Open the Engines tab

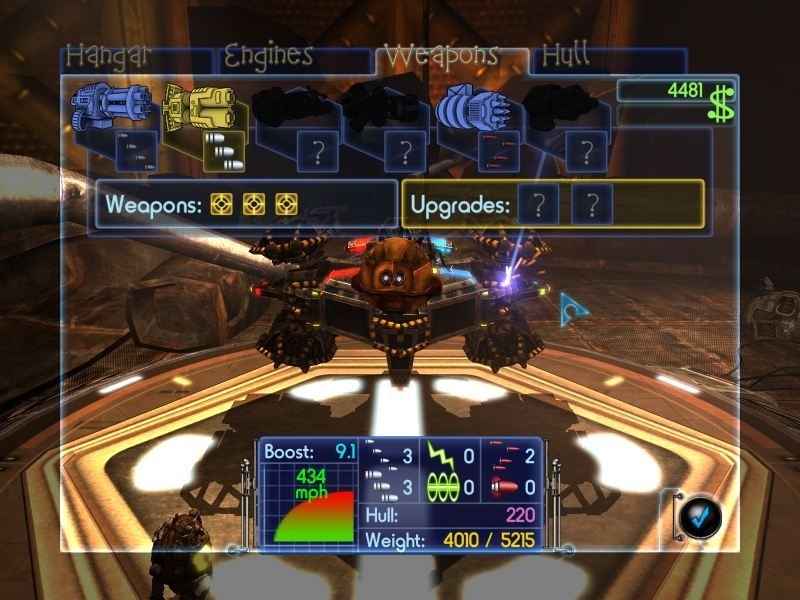pos(267,55)
